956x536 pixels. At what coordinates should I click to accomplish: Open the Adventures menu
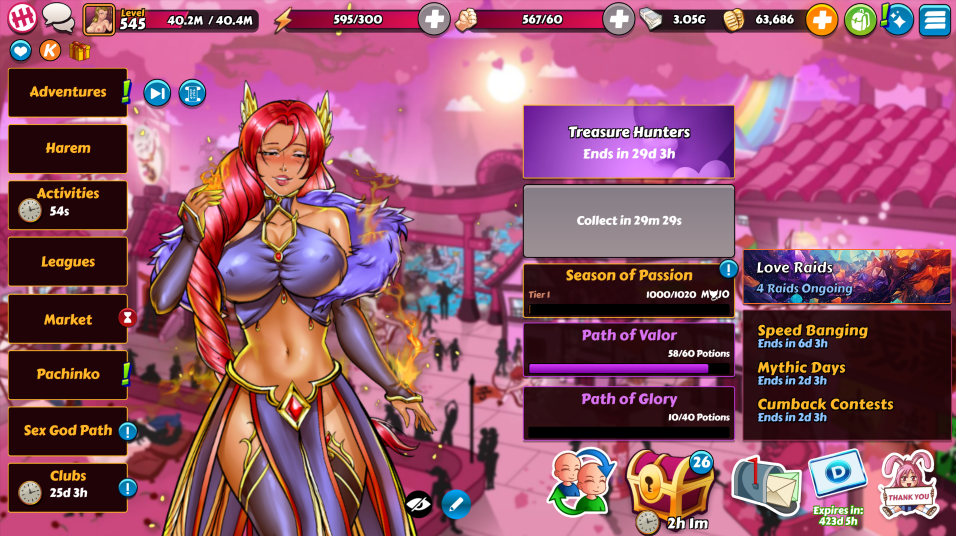68,92
